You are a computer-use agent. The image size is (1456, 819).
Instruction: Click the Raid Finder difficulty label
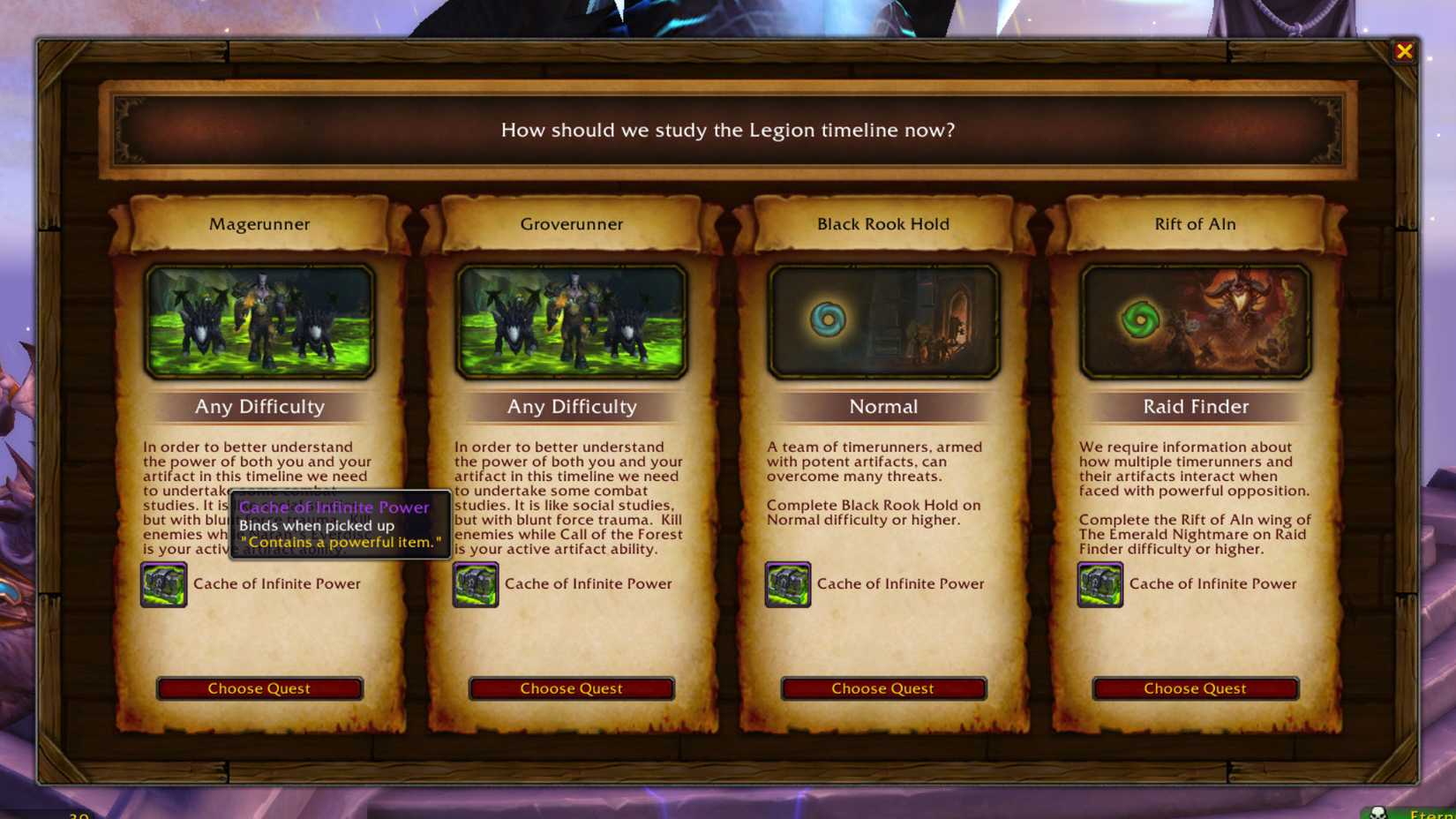tap(1195, 407)
